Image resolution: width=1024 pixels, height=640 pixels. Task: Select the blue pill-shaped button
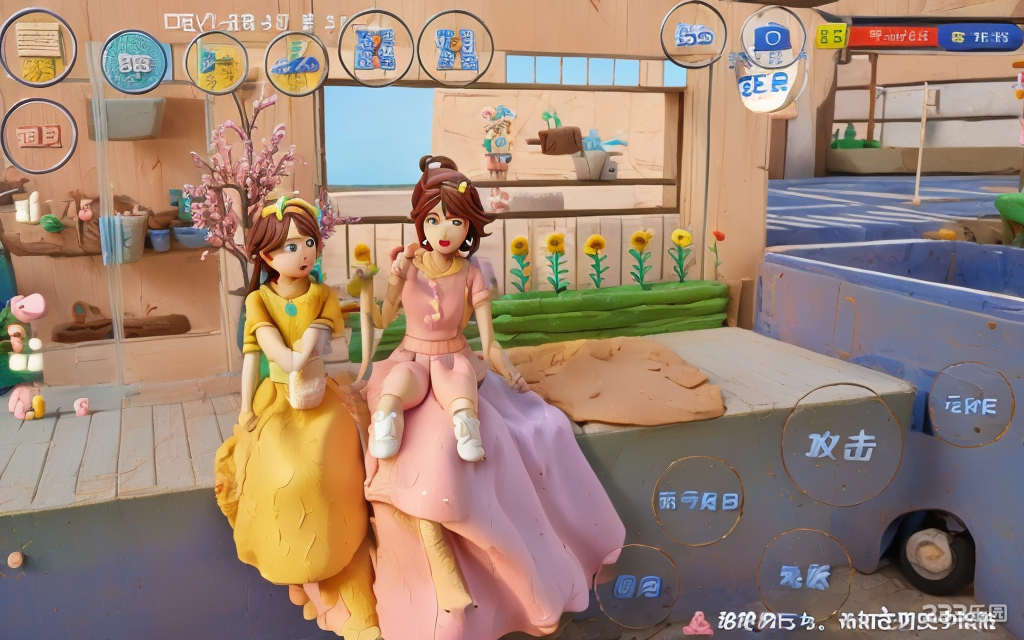[979, 38]
